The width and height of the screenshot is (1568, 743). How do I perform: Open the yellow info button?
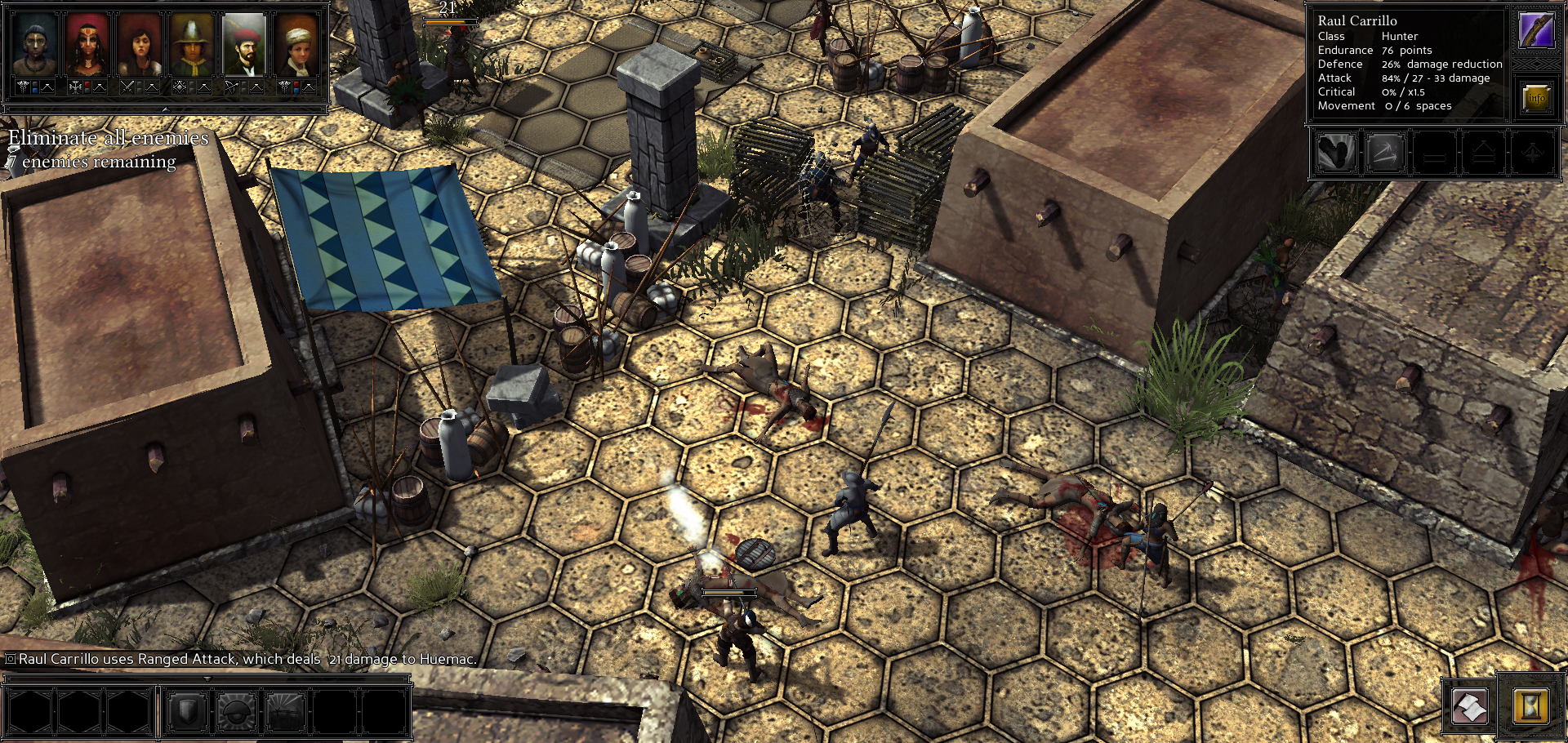(x=1536, y=99)
